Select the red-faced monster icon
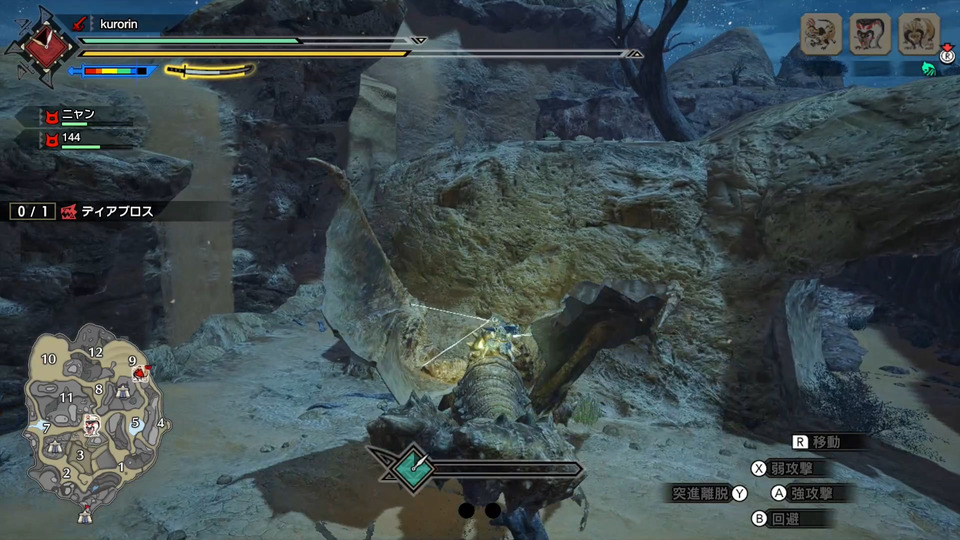Image resolution: width=960 pixels, height=540 pixels. click(x=870, y=34)
